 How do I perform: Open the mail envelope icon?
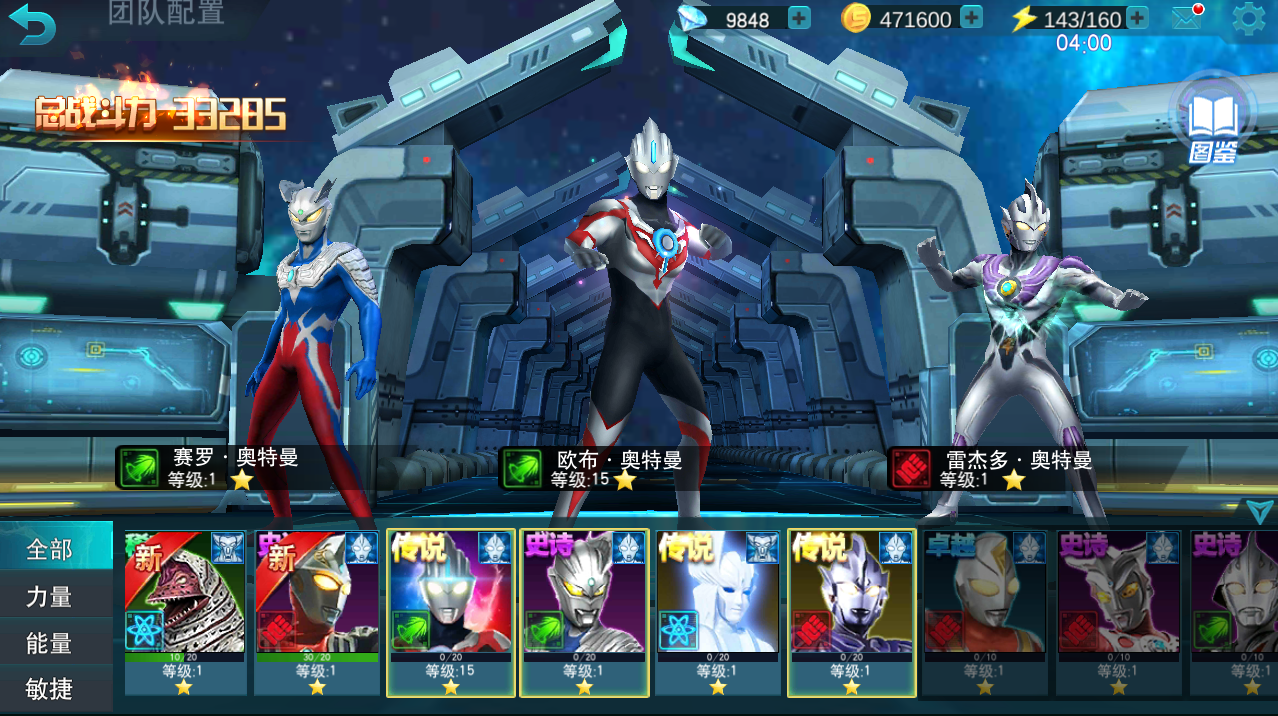point(1186,18)
